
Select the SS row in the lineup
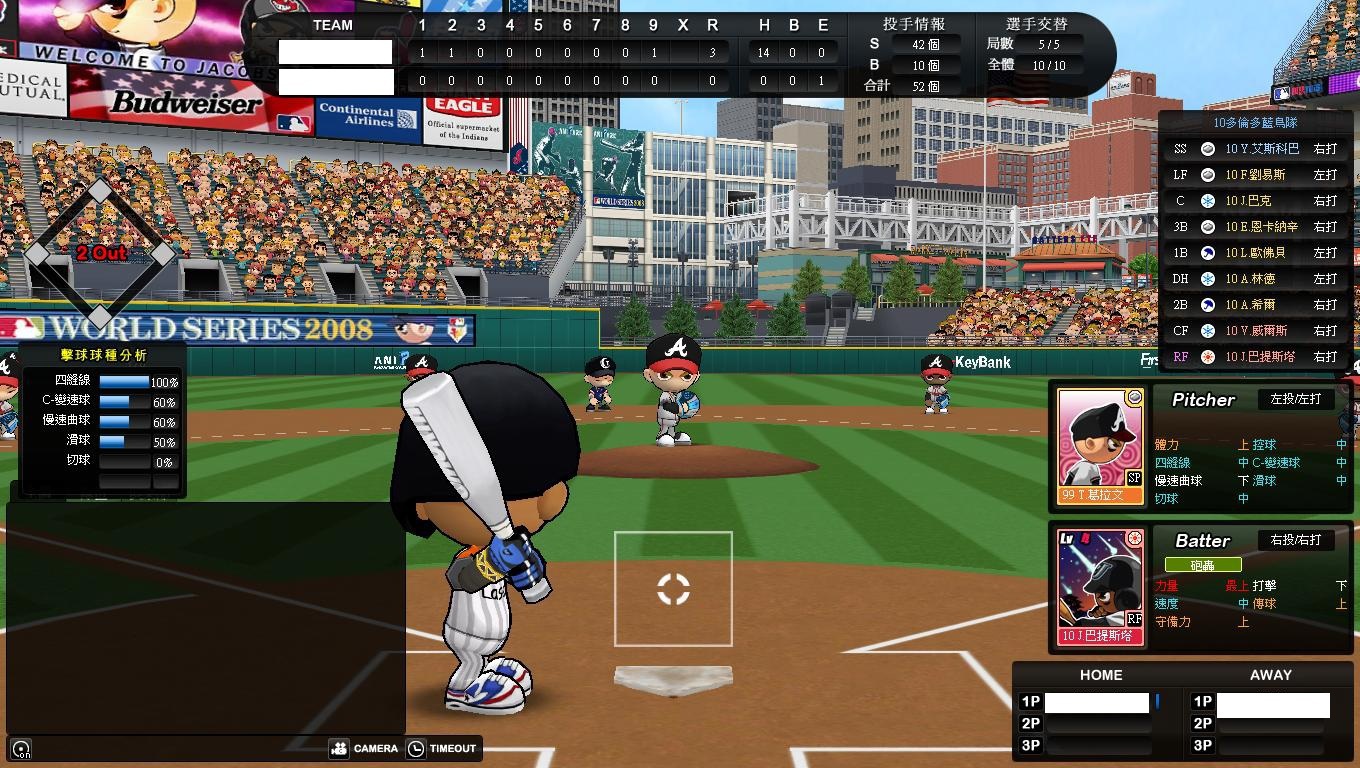click(x=1256, y=149)
